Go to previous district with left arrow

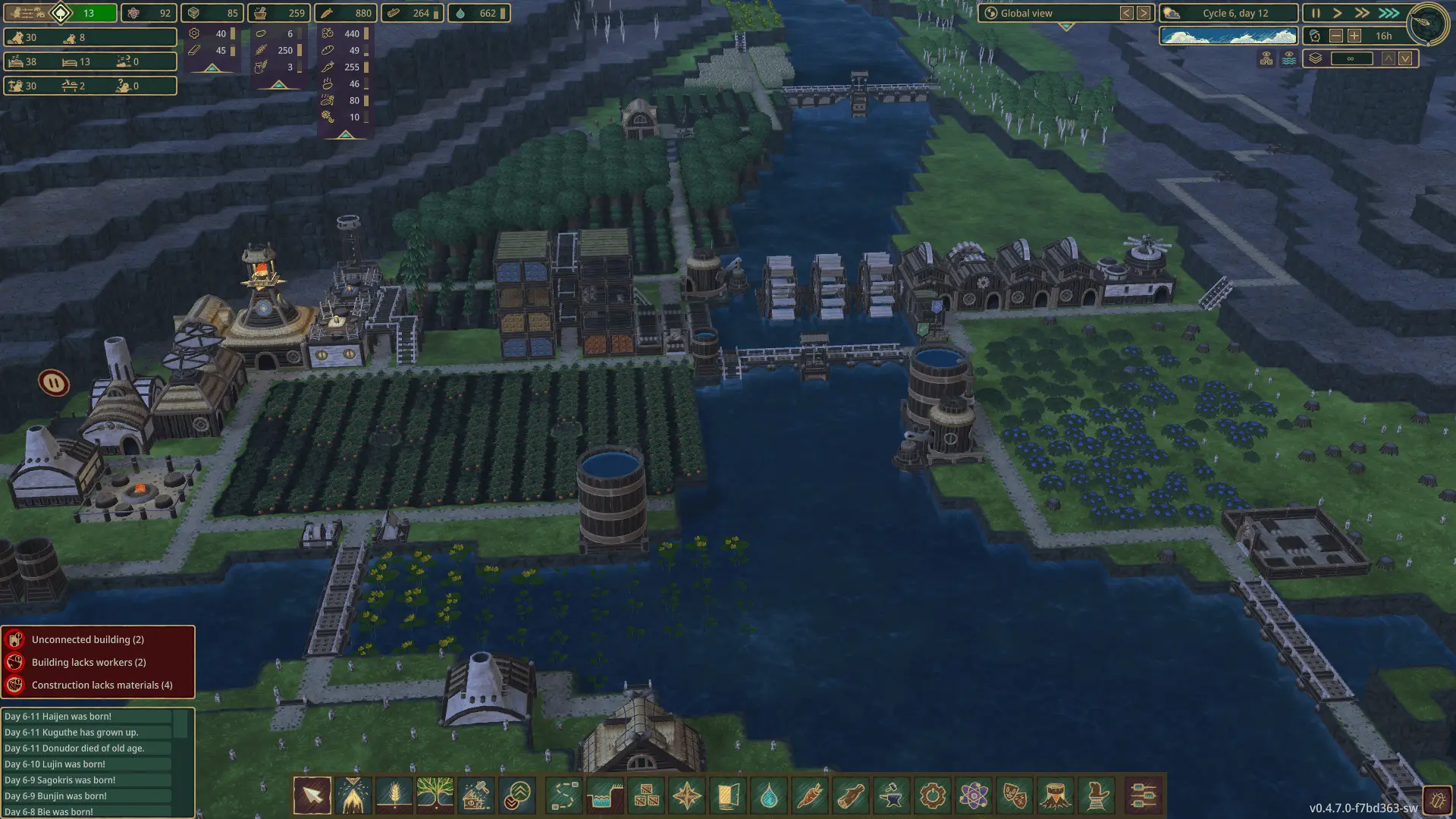(x=1127, y=13)
